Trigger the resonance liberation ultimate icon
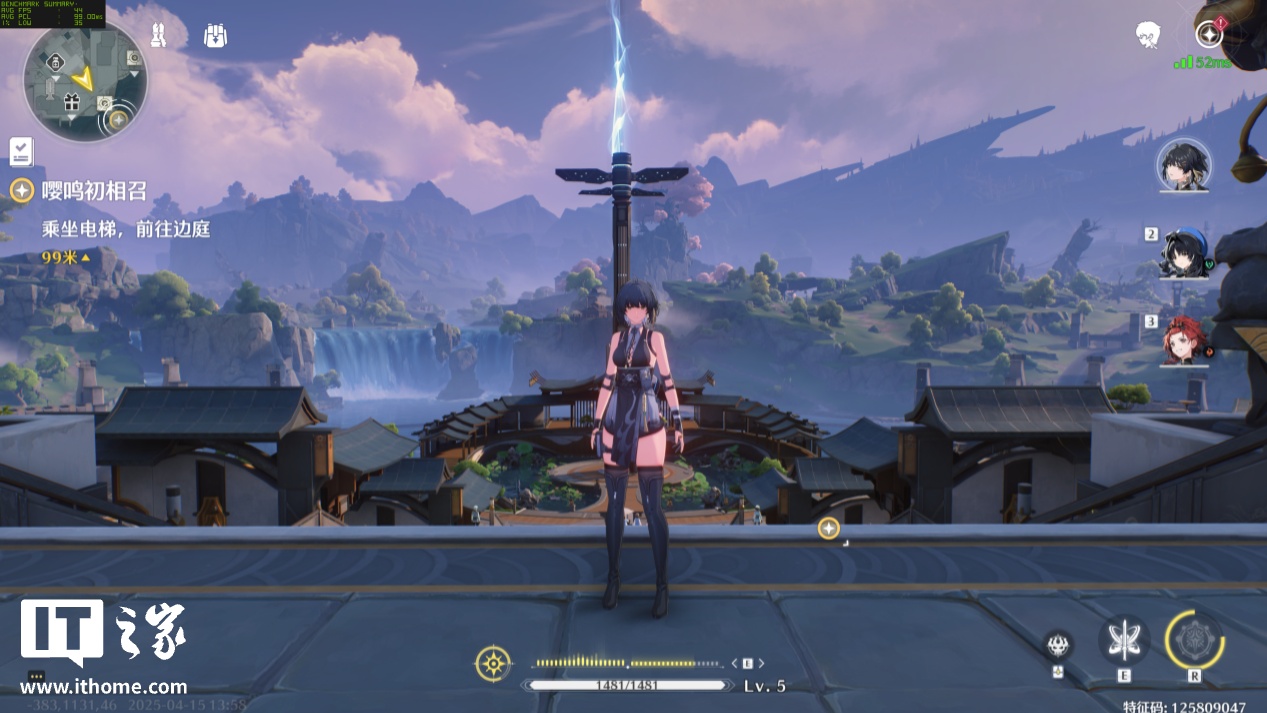 (x=1194, y=639)
